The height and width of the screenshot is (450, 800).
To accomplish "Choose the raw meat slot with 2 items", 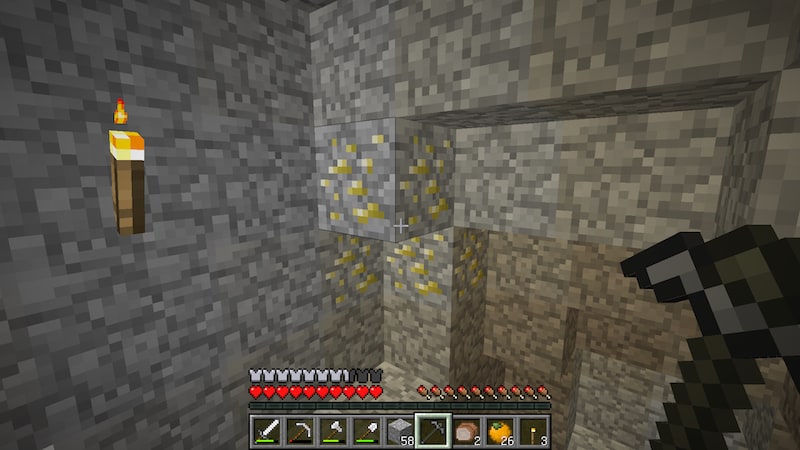I will pyautogui.click(x=466, y=431).
